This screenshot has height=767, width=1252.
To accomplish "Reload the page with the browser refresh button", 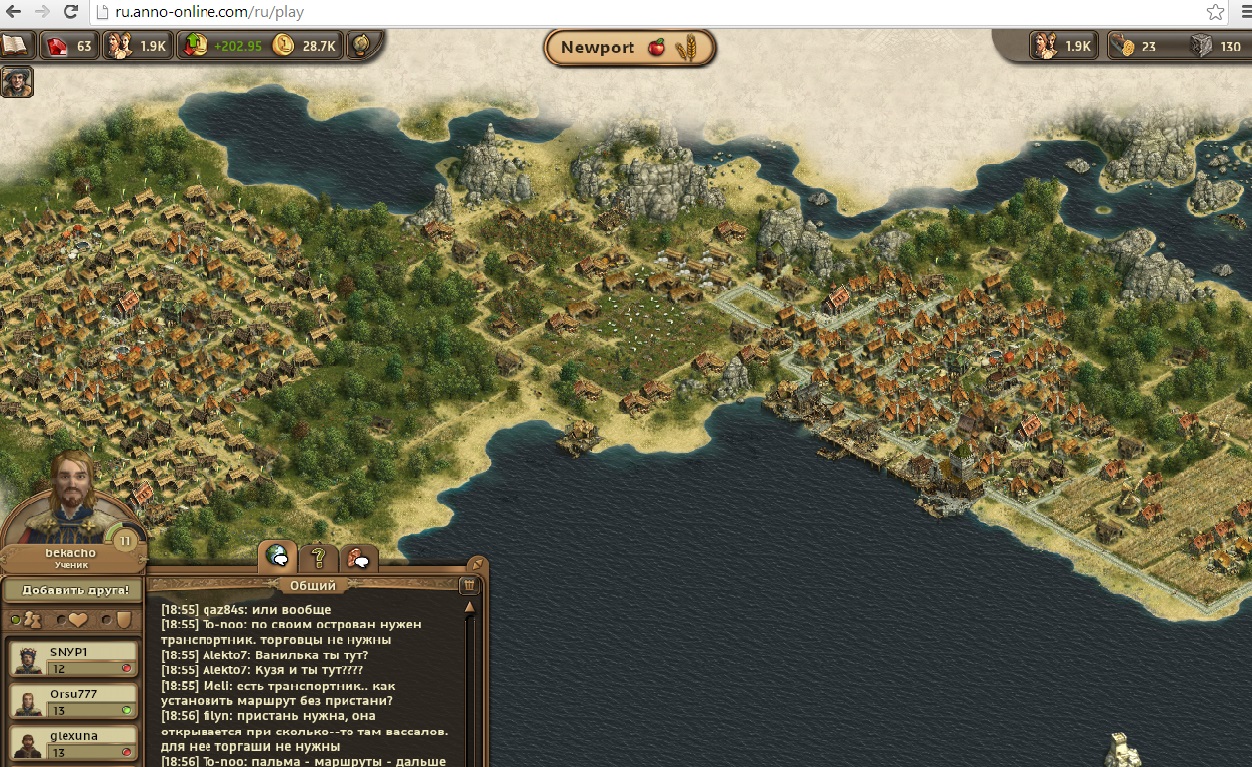I will (70, 13).
